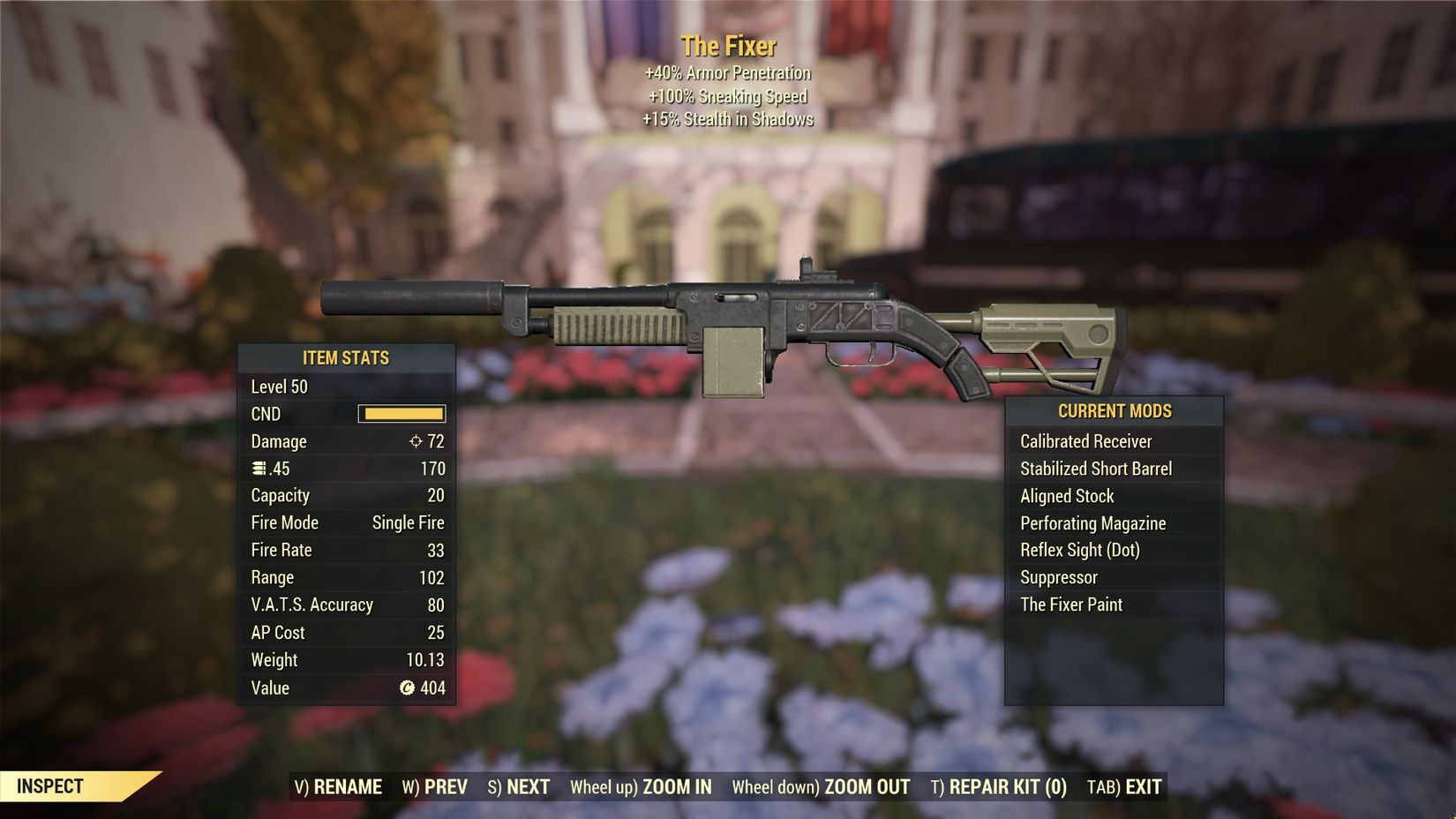Screen dimensions: 1456x819
Task: Expand the CURRENT MODS panel header
Action: point(1115,411)
